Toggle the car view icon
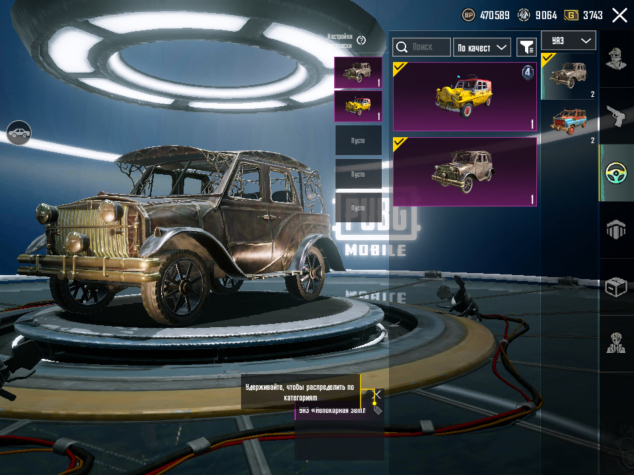The width and height of the screenshot is (634, 475). [17, 131]
